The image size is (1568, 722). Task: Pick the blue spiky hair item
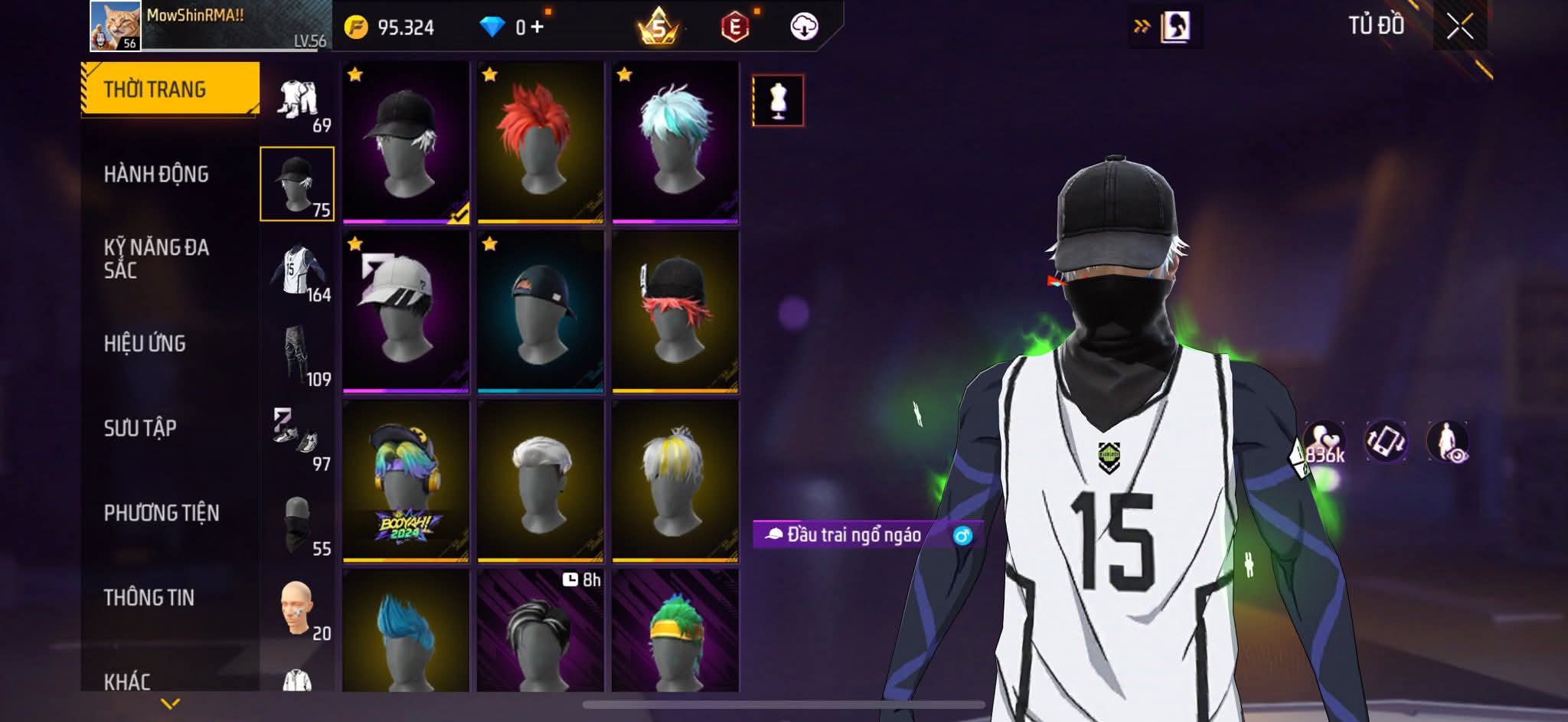[x=405, y=632]
